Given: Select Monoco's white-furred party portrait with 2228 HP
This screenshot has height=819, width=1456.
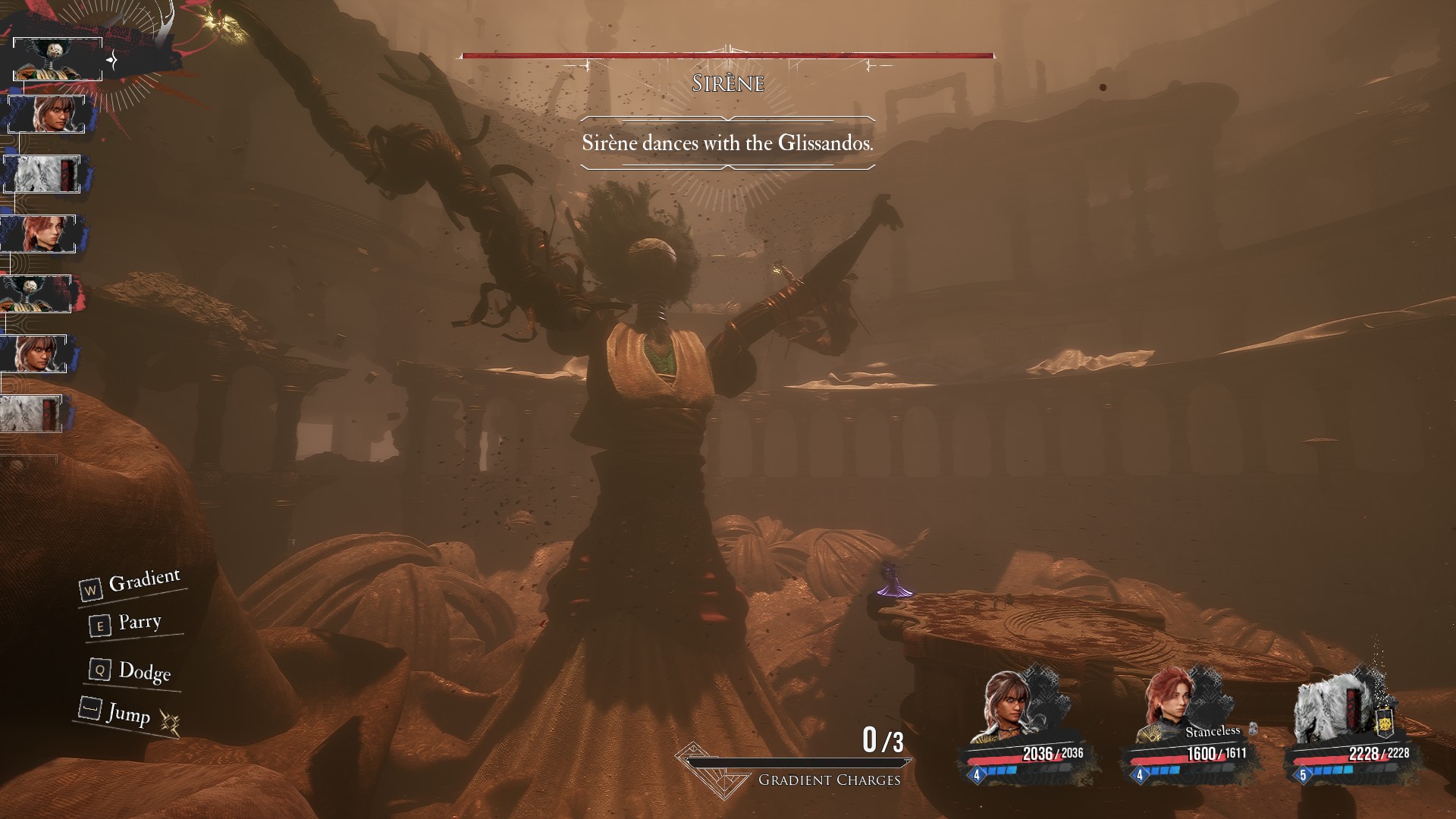Looking at the screenshot, I should pyautogui.click(x=1331, y=707).
